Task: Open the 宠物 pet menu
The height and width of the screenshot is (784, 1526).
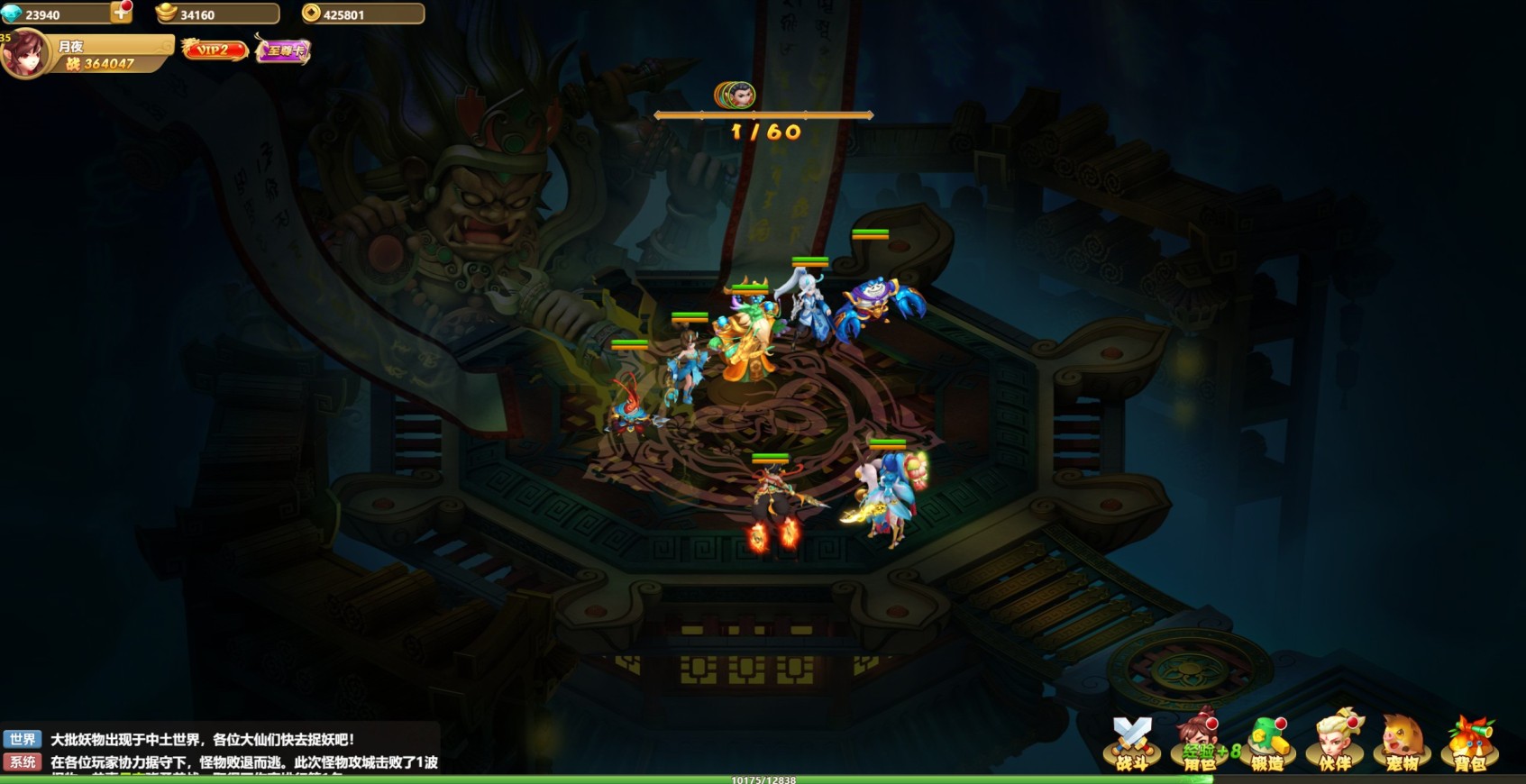Action: click(1403, 744)
